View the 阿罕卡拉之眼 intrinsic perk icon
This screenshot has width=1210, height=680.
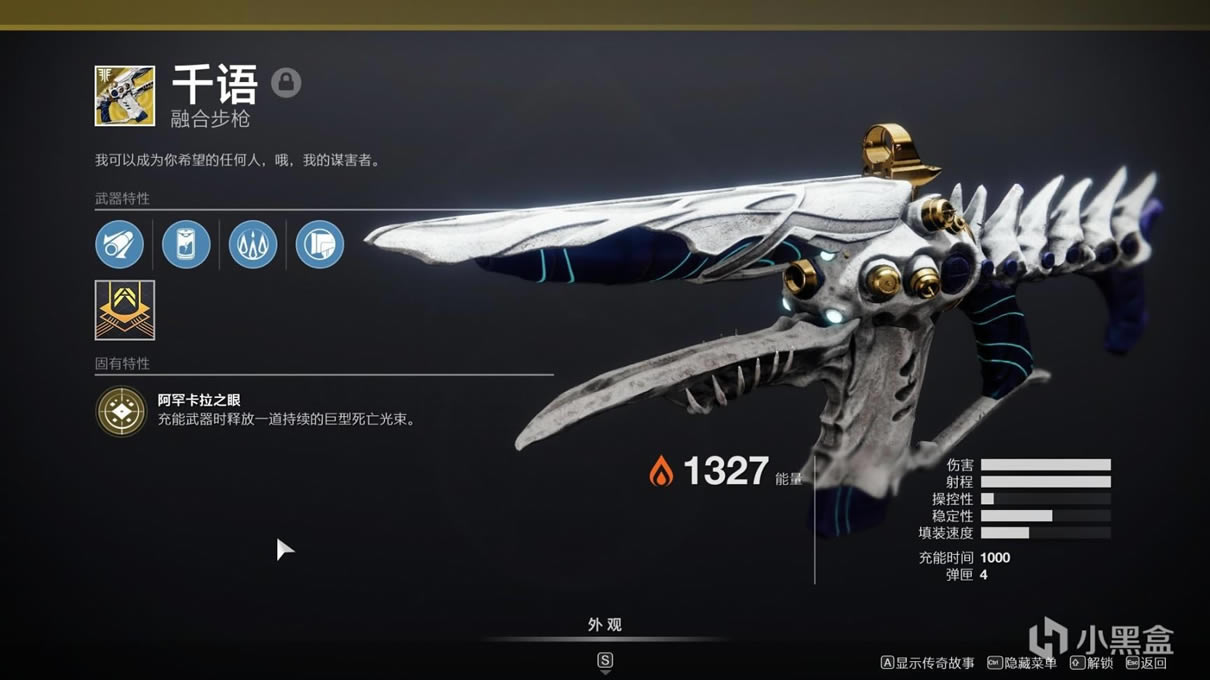pyautogui.click(x=121, y=411)
